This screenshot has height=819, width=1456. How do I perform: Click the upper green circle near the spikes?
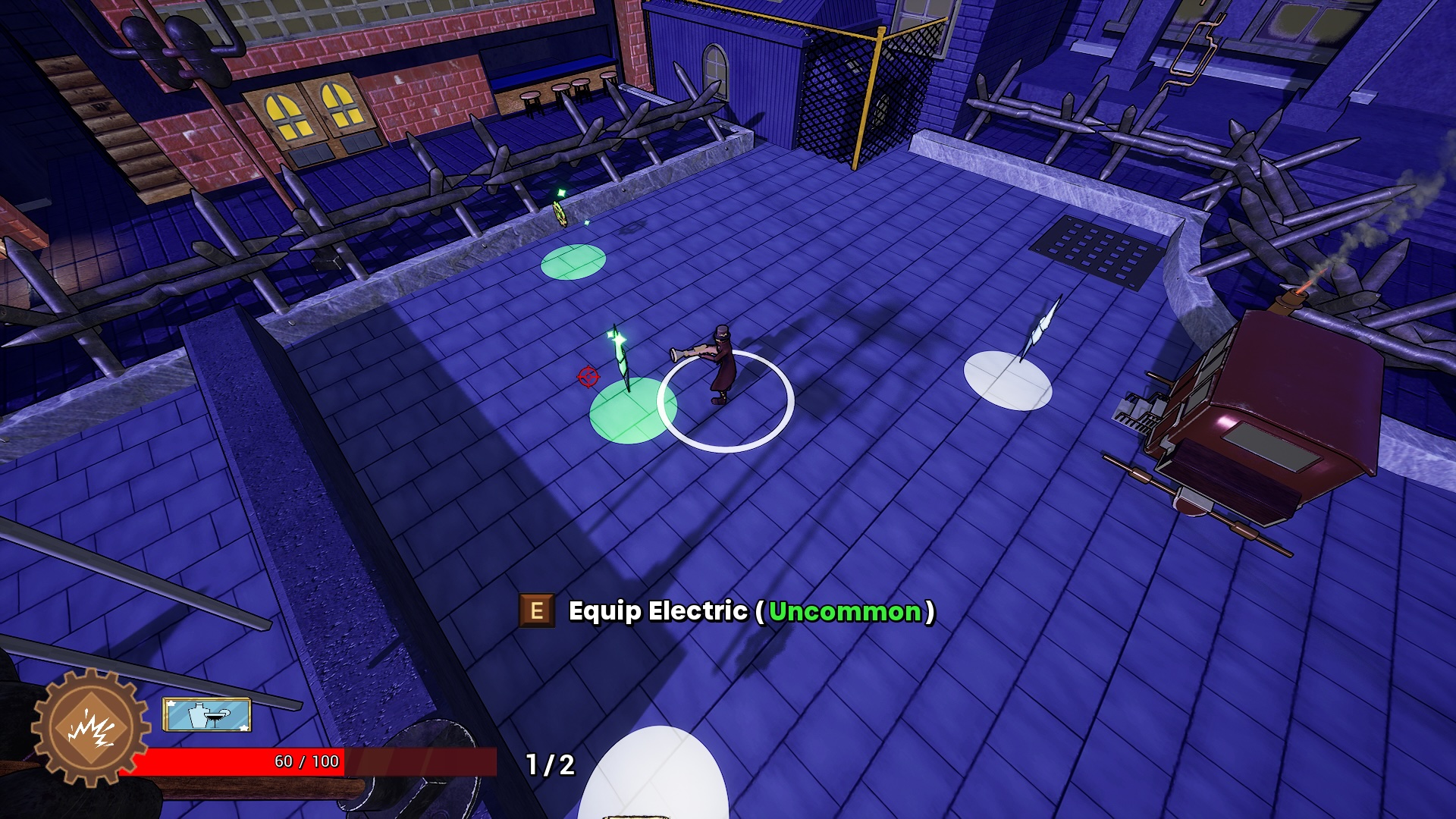(573, 260)
